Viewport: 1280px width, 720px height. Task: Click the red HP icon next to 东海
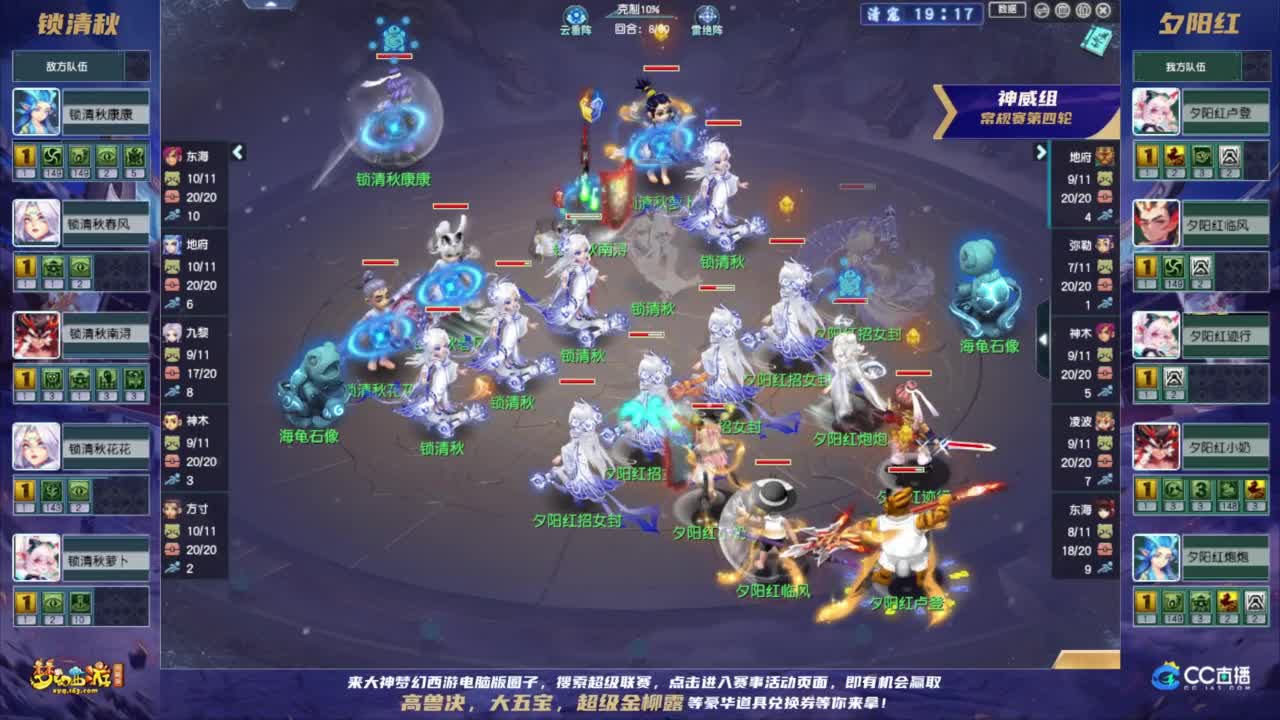pos(171,198)
